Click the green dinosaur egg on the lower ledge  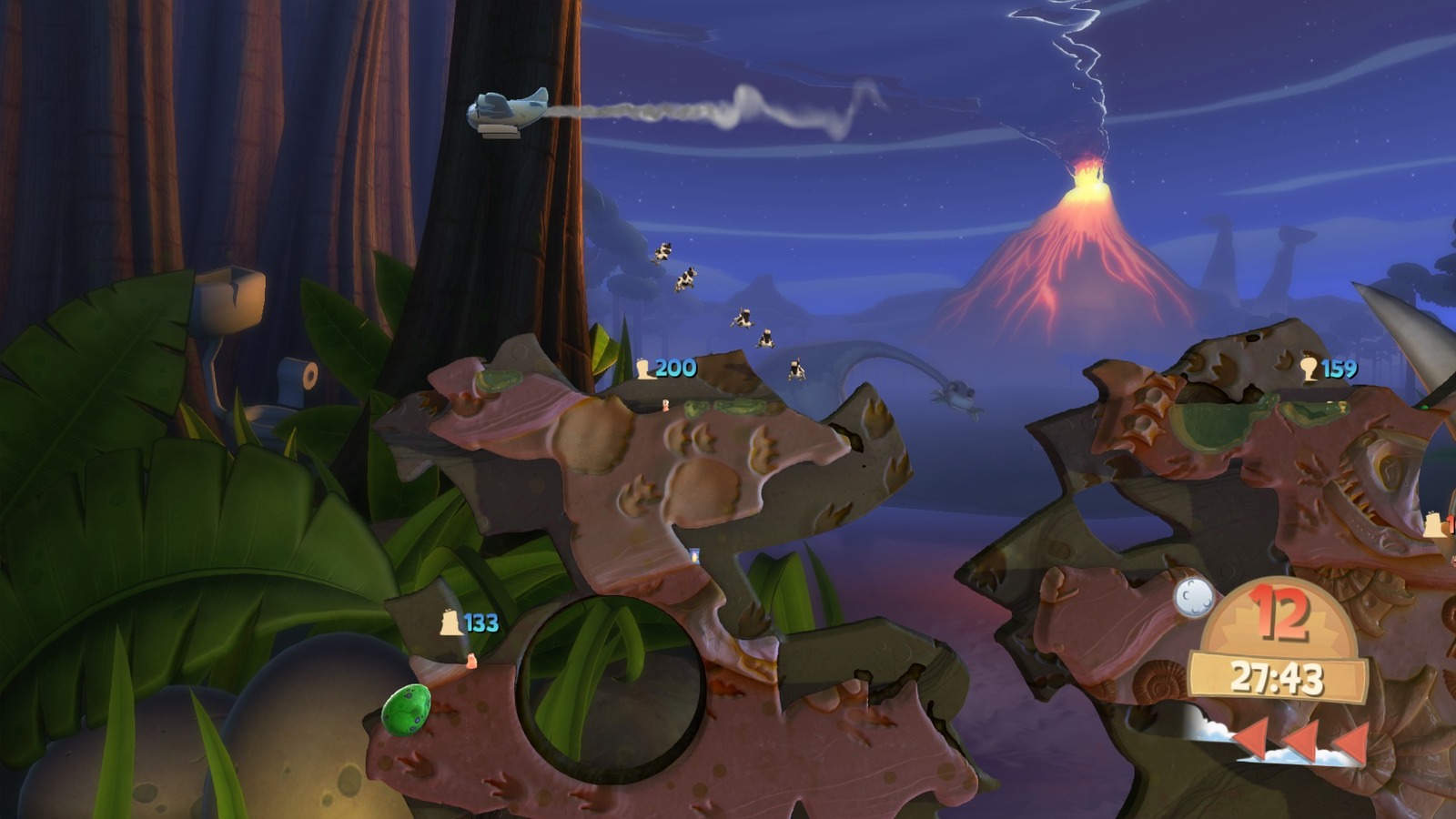pos(408,711)
